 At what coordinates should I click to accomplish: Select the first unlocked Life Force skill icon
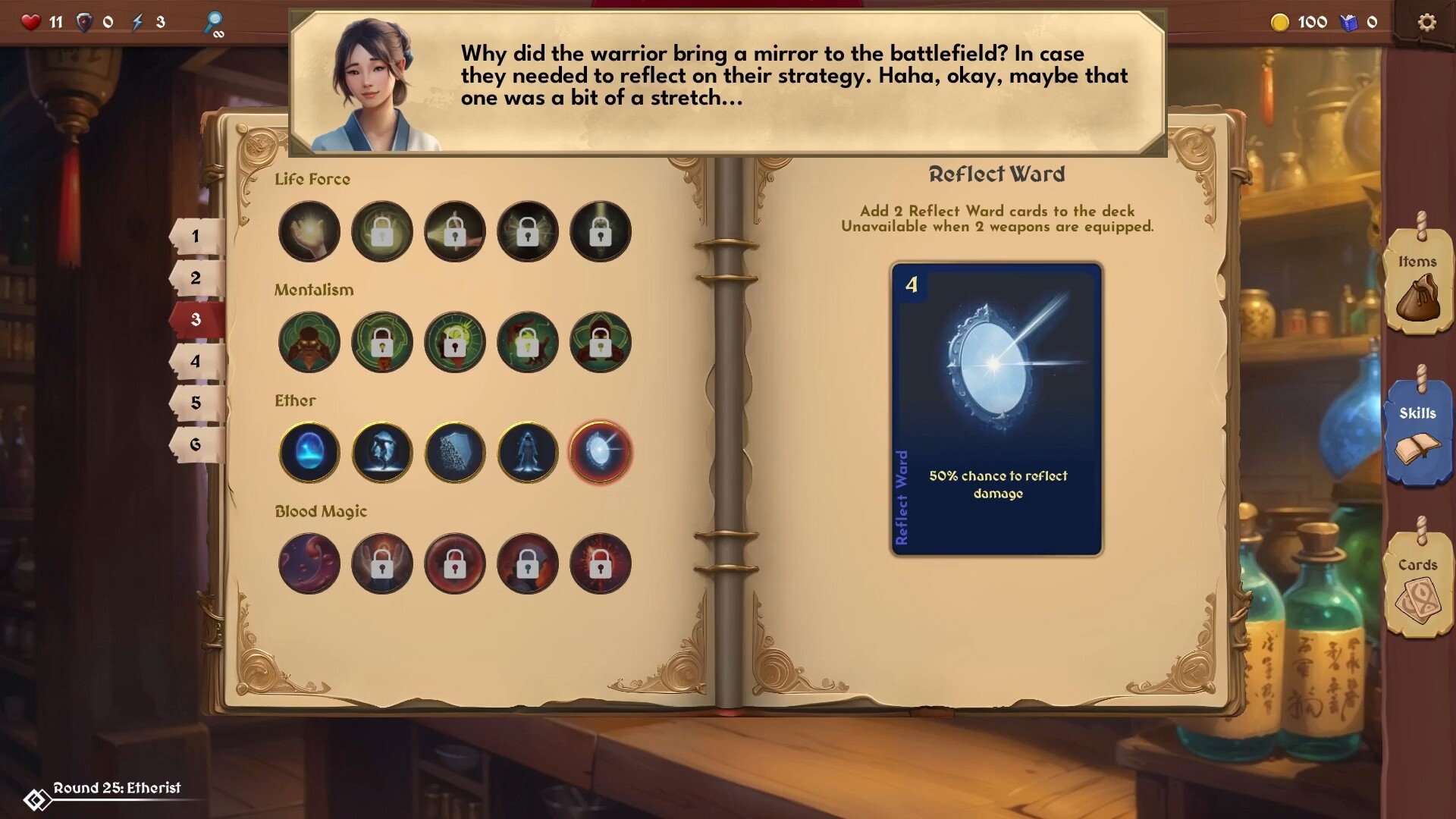pos(309,231)
